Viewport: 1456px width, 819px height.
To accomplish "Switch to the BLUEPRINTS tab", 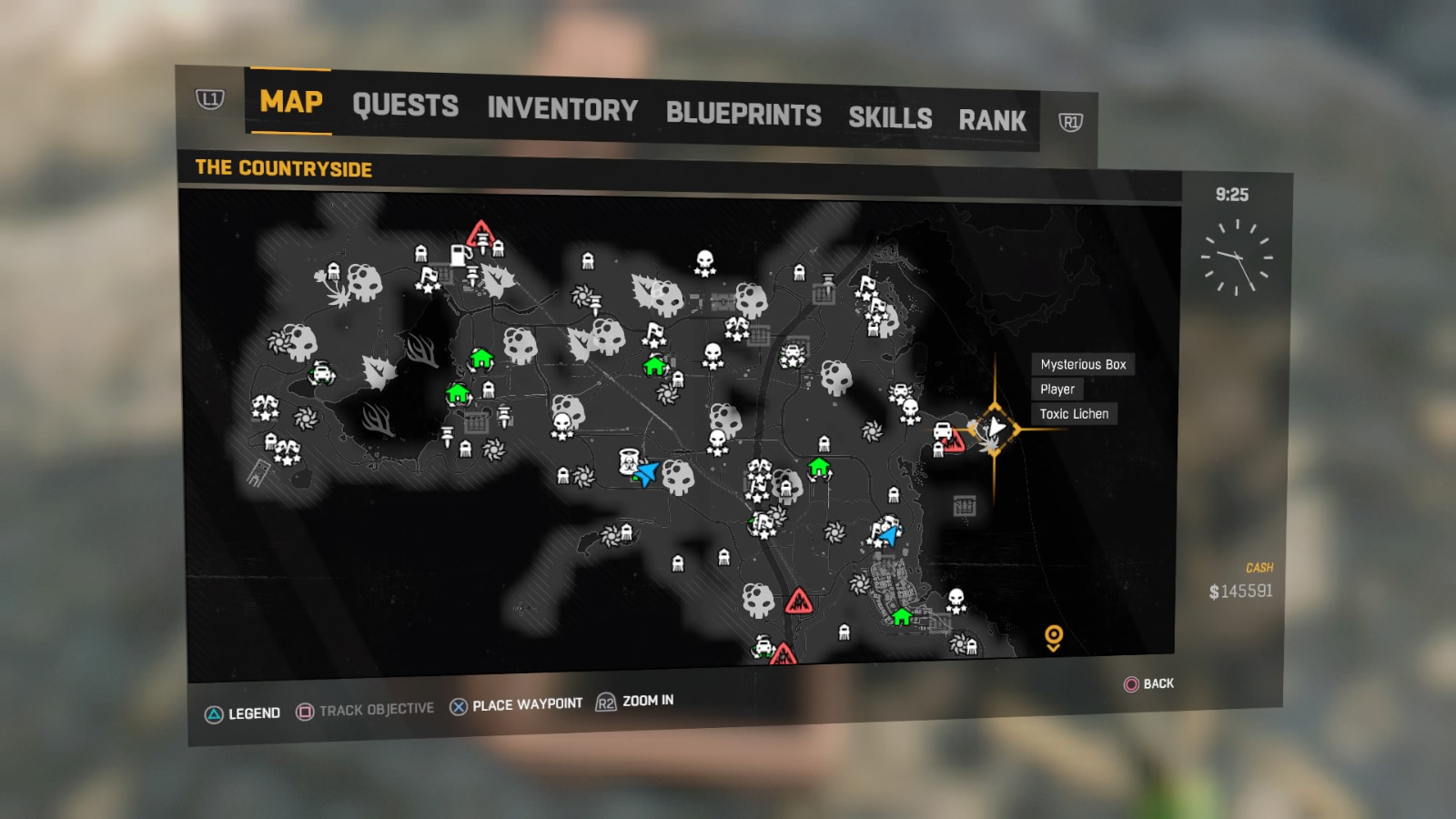I will pos(743,114).
